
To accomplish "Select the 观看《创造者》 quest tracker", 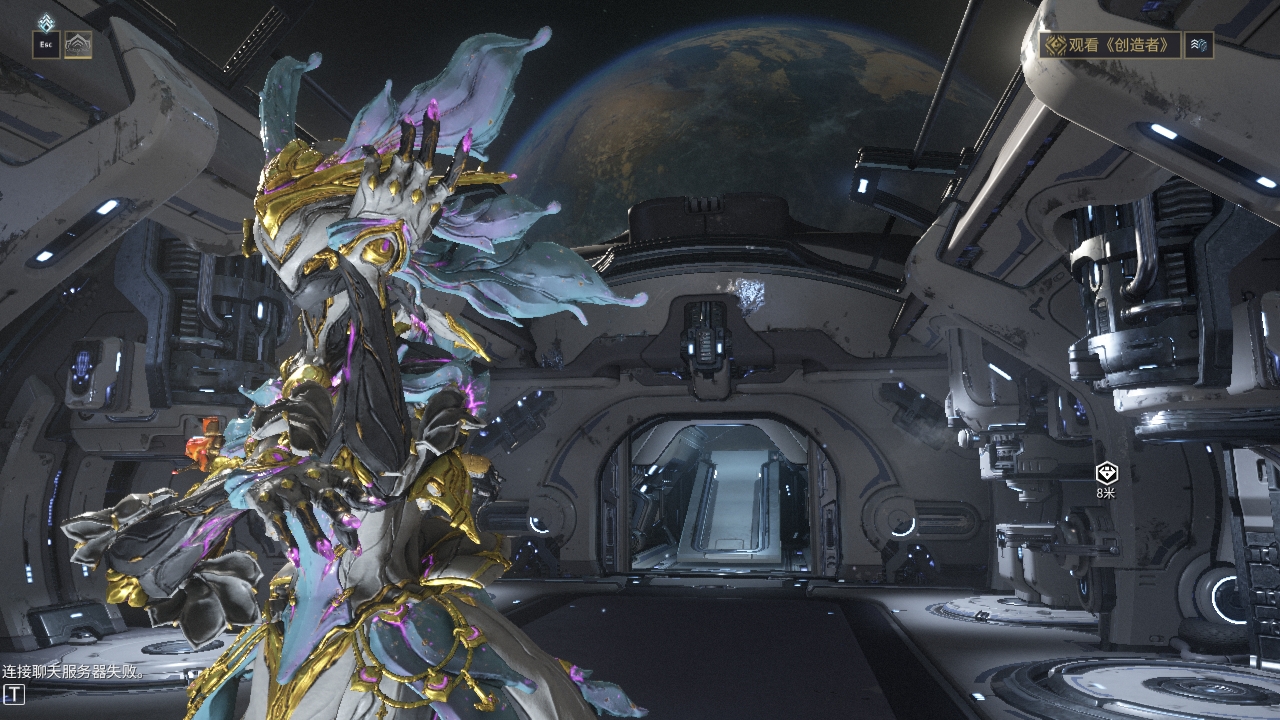I will point(1110,45).
